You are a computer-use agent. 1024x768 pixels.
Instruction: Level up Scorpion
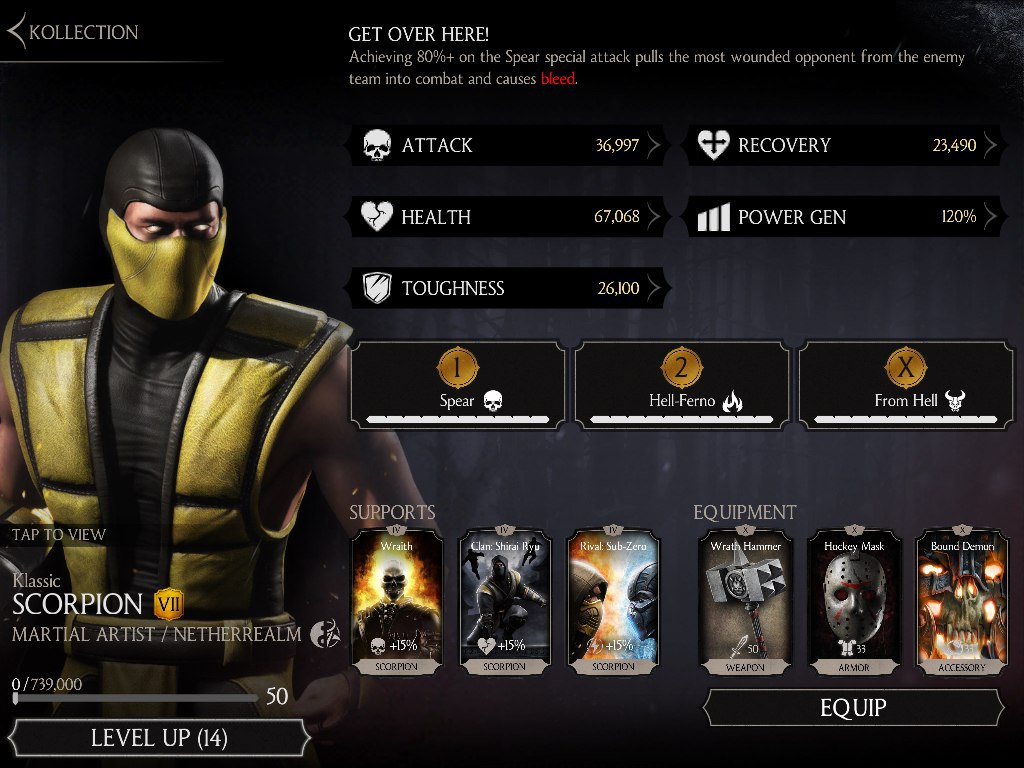(159, 739)
